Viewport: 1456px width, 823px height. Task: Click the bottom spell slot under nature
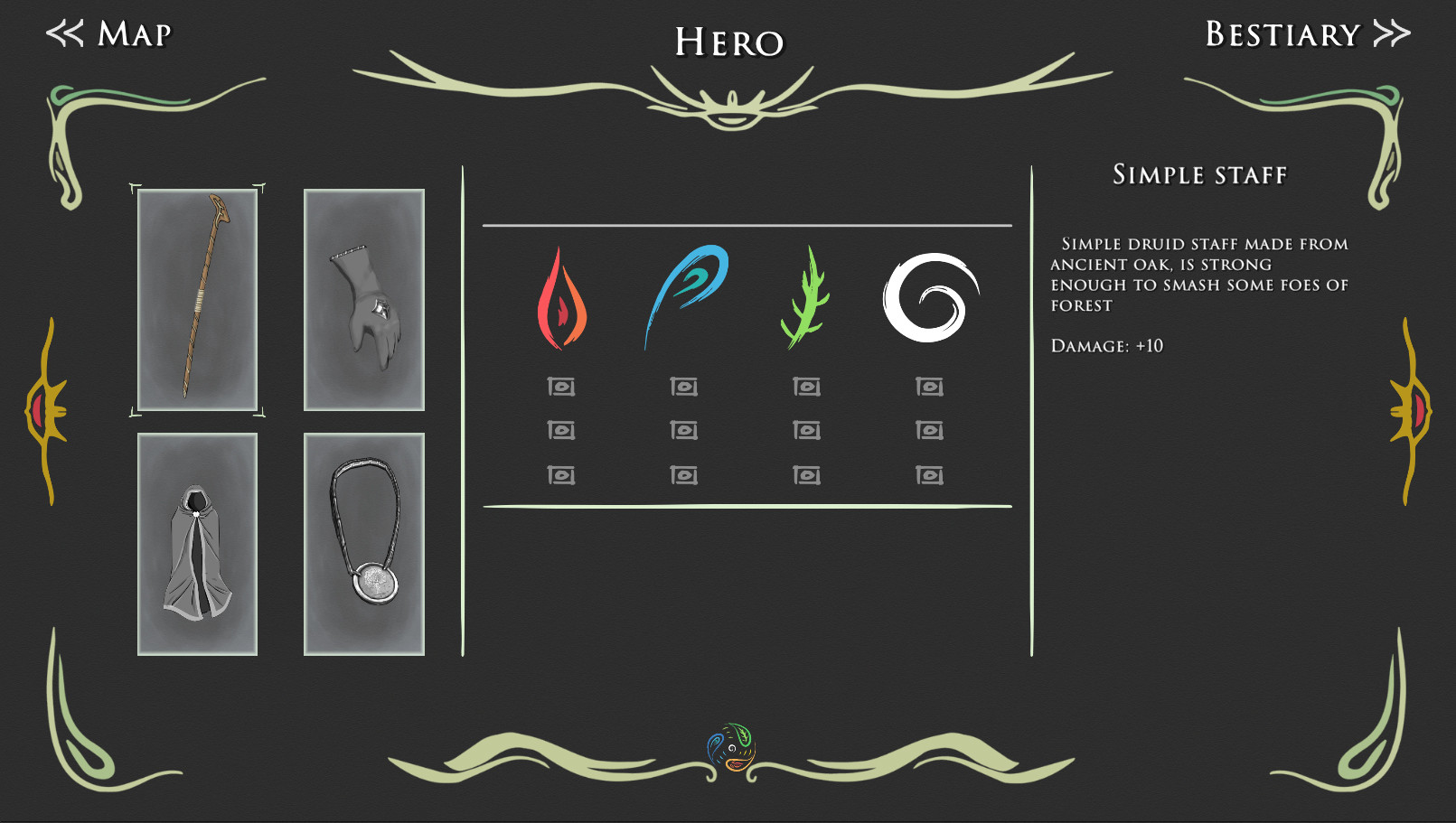point(807,473)
